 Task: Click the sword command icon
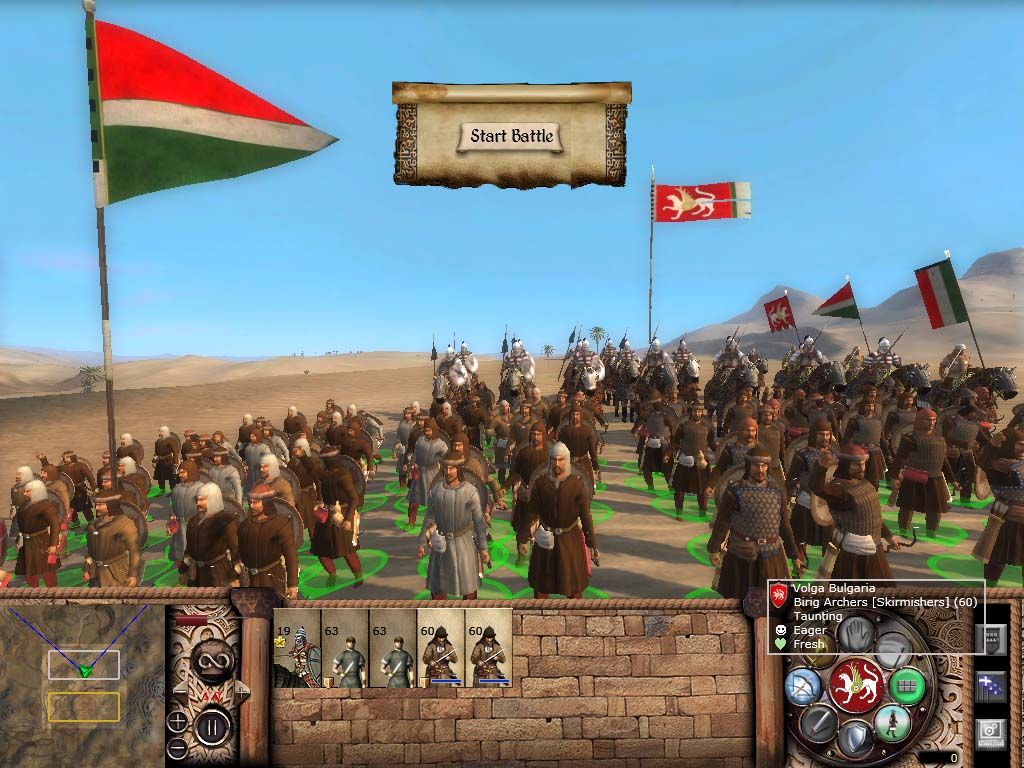coord(818,722)
